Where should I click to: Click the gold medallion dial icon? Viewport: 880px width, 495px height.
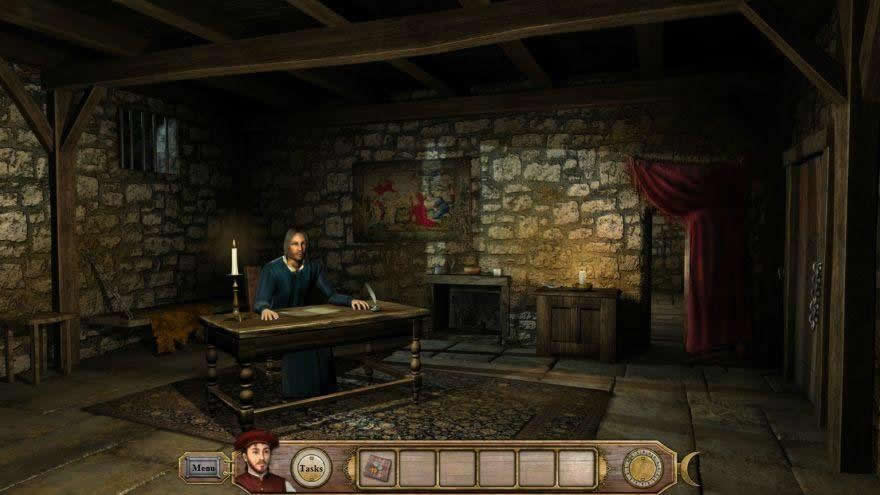click(x=642, y=467)
